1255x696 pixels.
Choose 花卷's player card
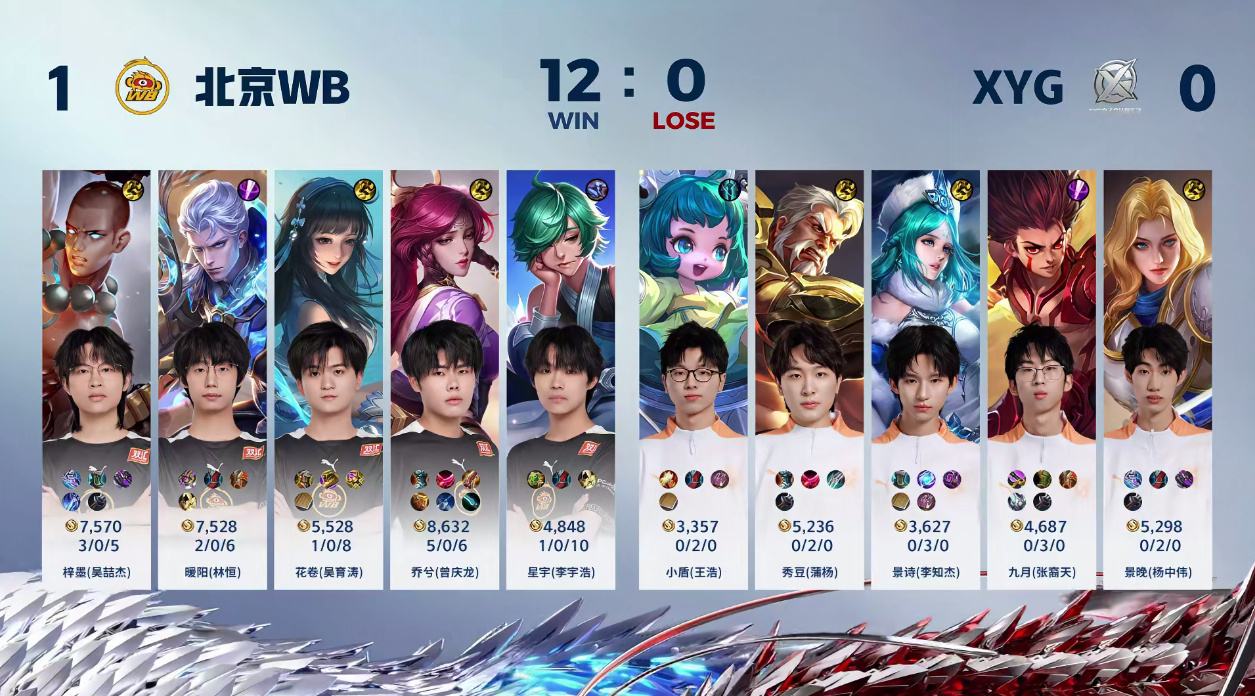pos(328,378)
